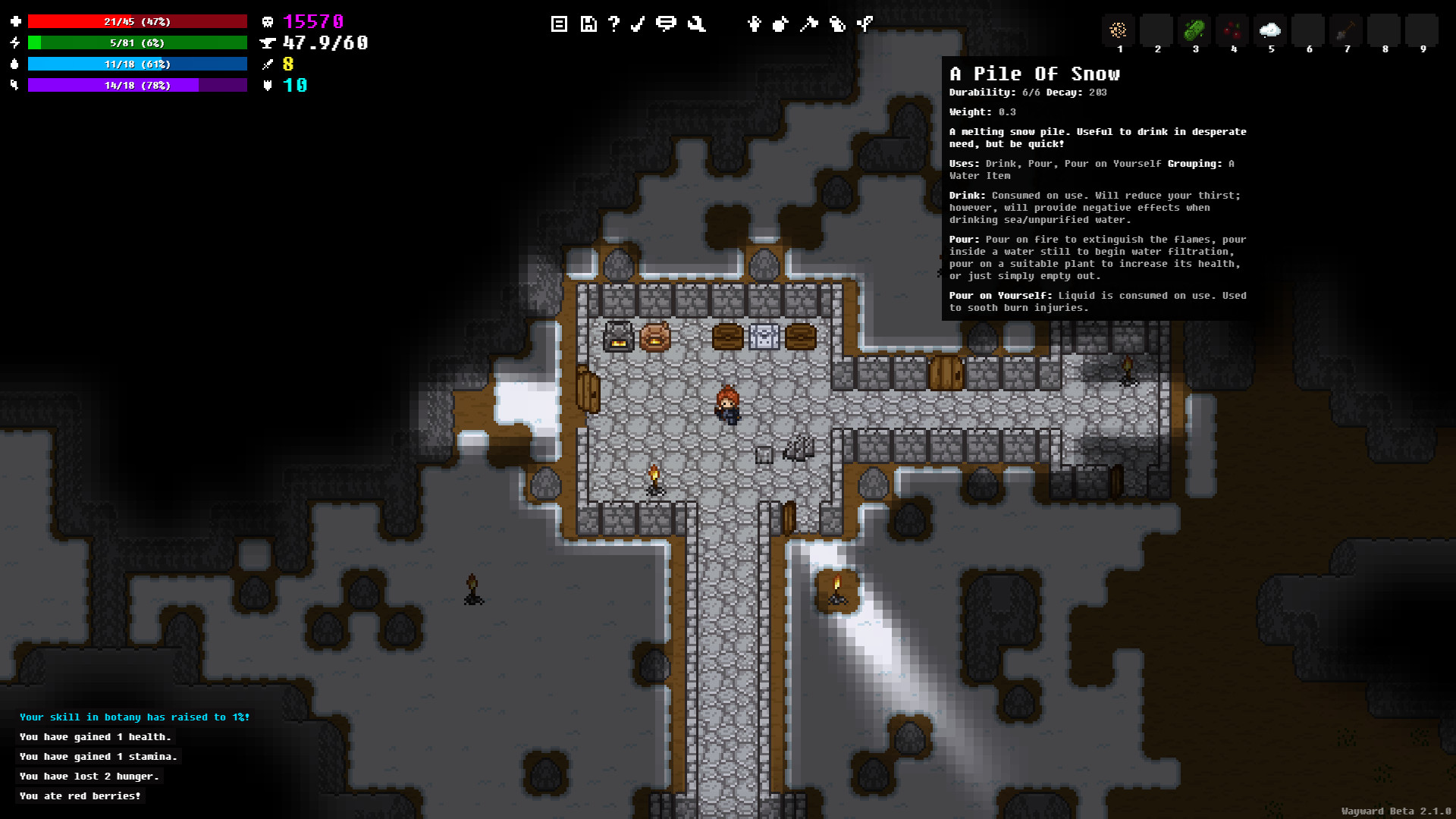Image resolution: width=1456 pixels, height=819 pixels.
Task: Select the pickaxe action icon
Action: tap(808, 24)
